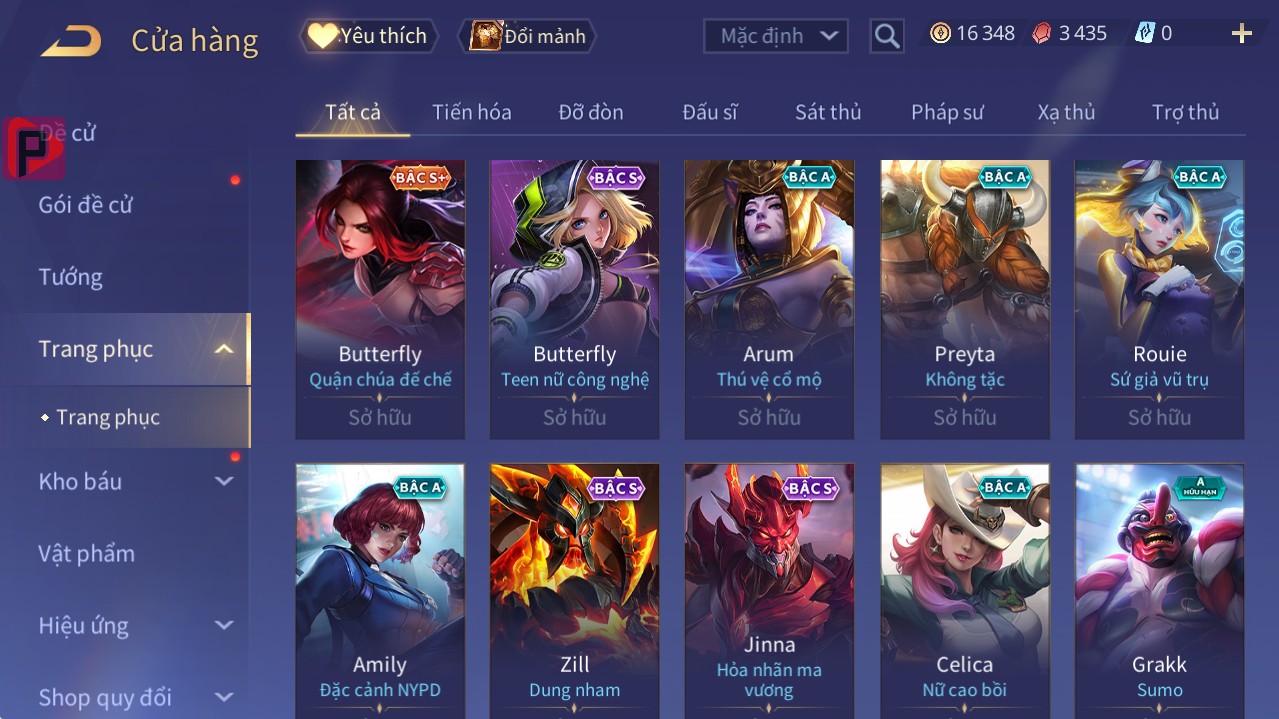Viewport: 1279px width, 719px height.
Task: Open the Đổi mảnh exchange button
Action: 527,36
